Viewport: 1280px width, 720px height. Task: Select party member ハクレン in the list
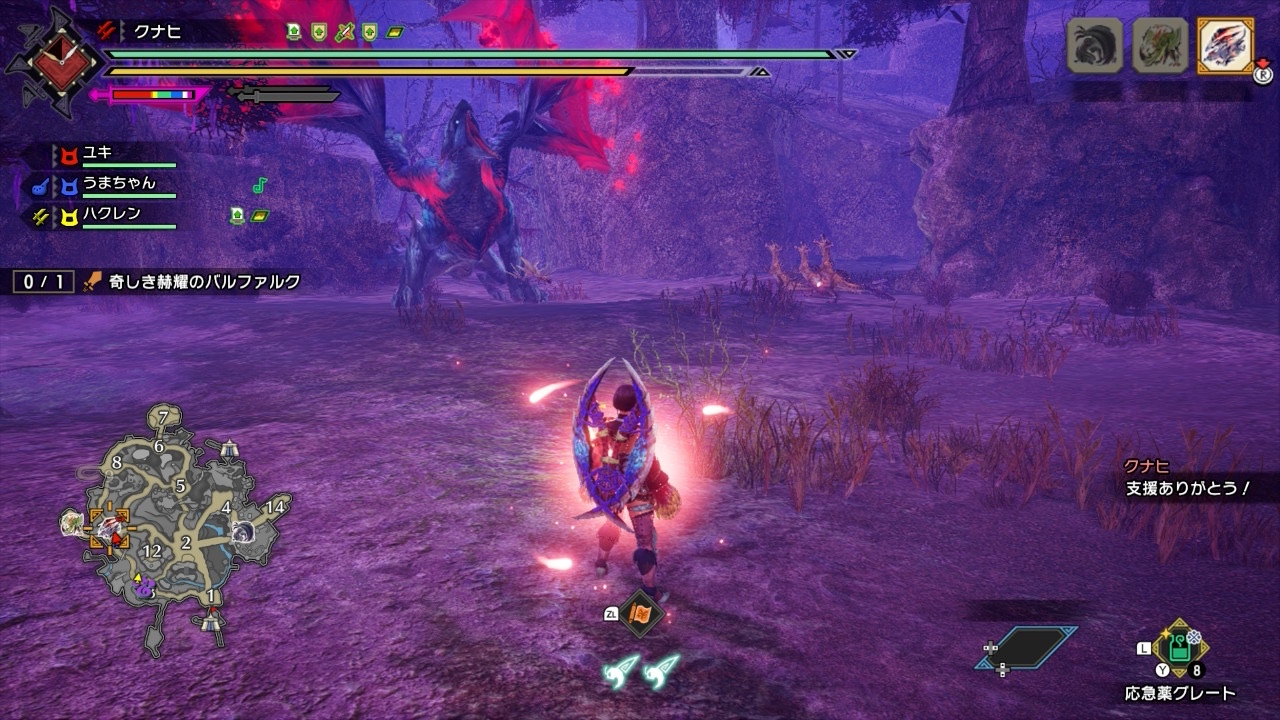point(111,213)
